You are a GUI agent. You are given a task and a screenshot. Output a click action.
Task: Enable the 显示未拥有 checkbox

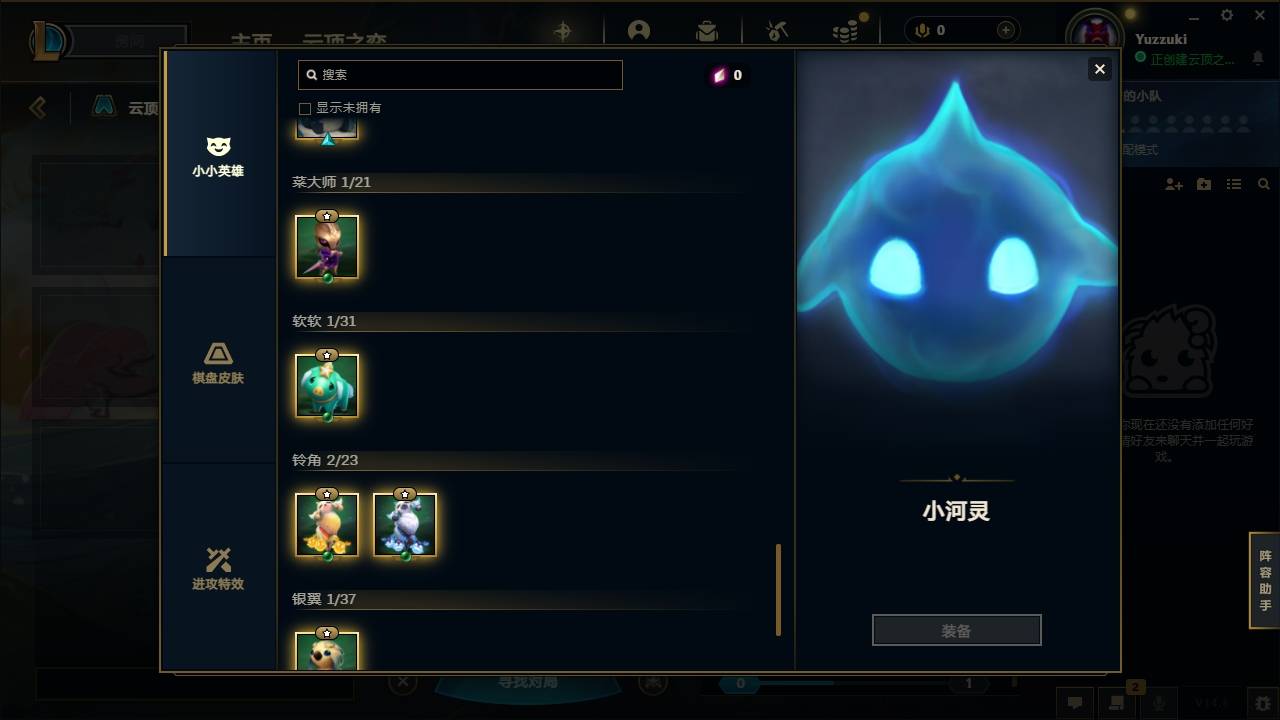(x=304, y=108)
